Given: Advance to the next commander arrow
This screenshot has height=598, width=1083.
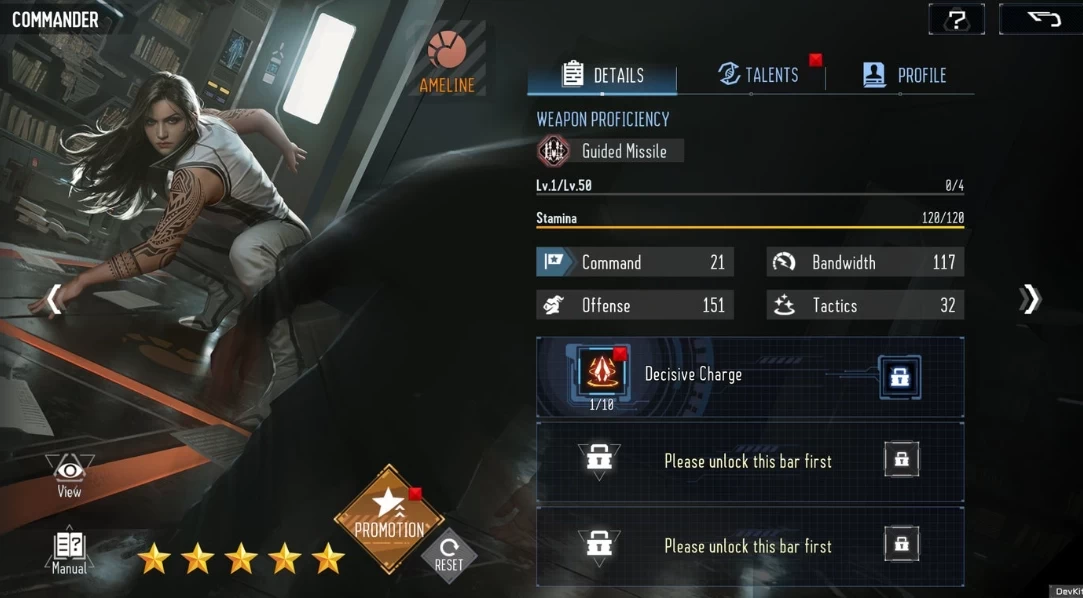Looking at the screenshot, I should tap(1030, 299).
